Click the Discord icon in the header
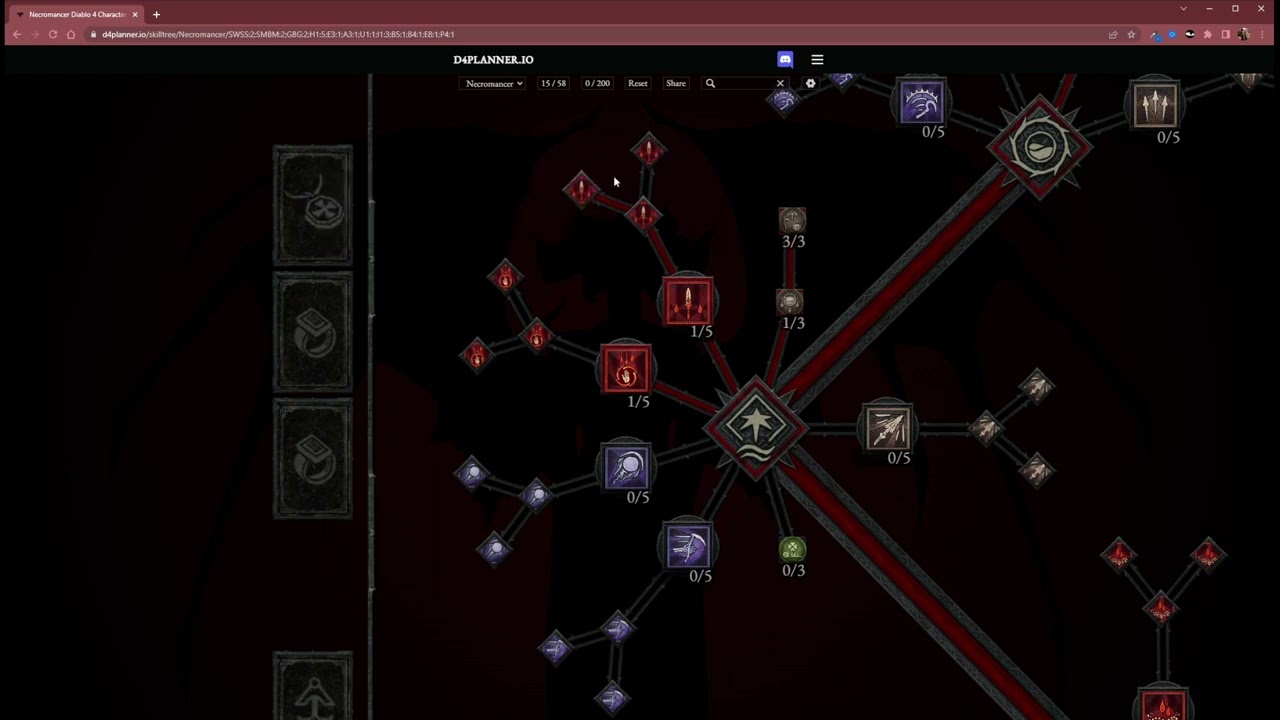Screen dimensions: 1280x720 click(785, 59)
